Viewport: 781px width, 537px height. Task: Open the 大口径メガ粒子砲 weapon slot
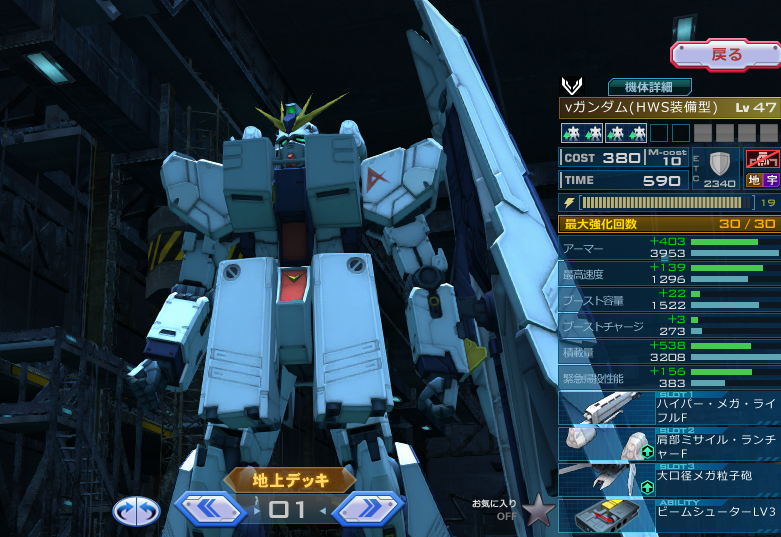669,479
